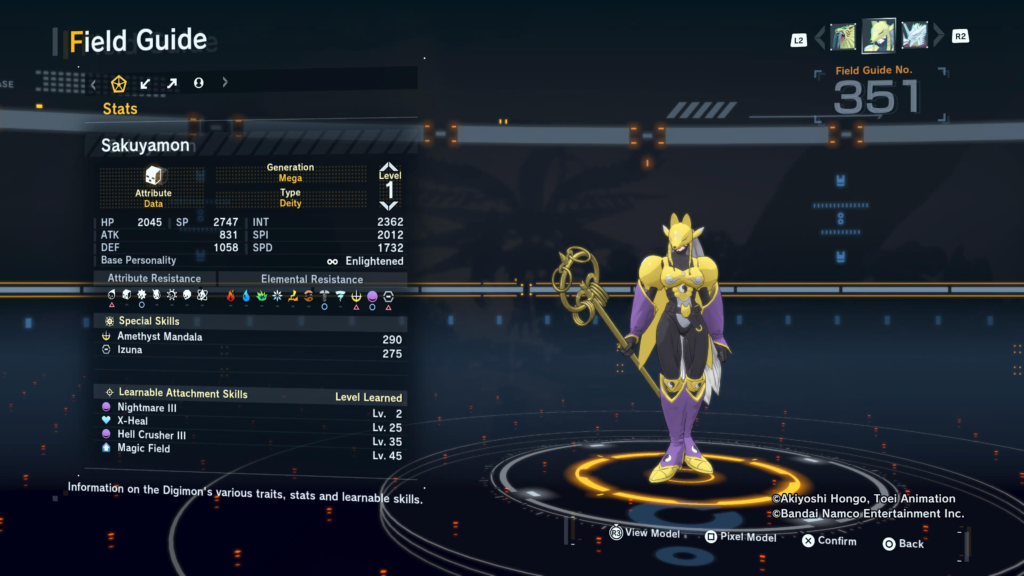Raise level with the up arrow
The image size is (1024, 576).
click(389, 167)
